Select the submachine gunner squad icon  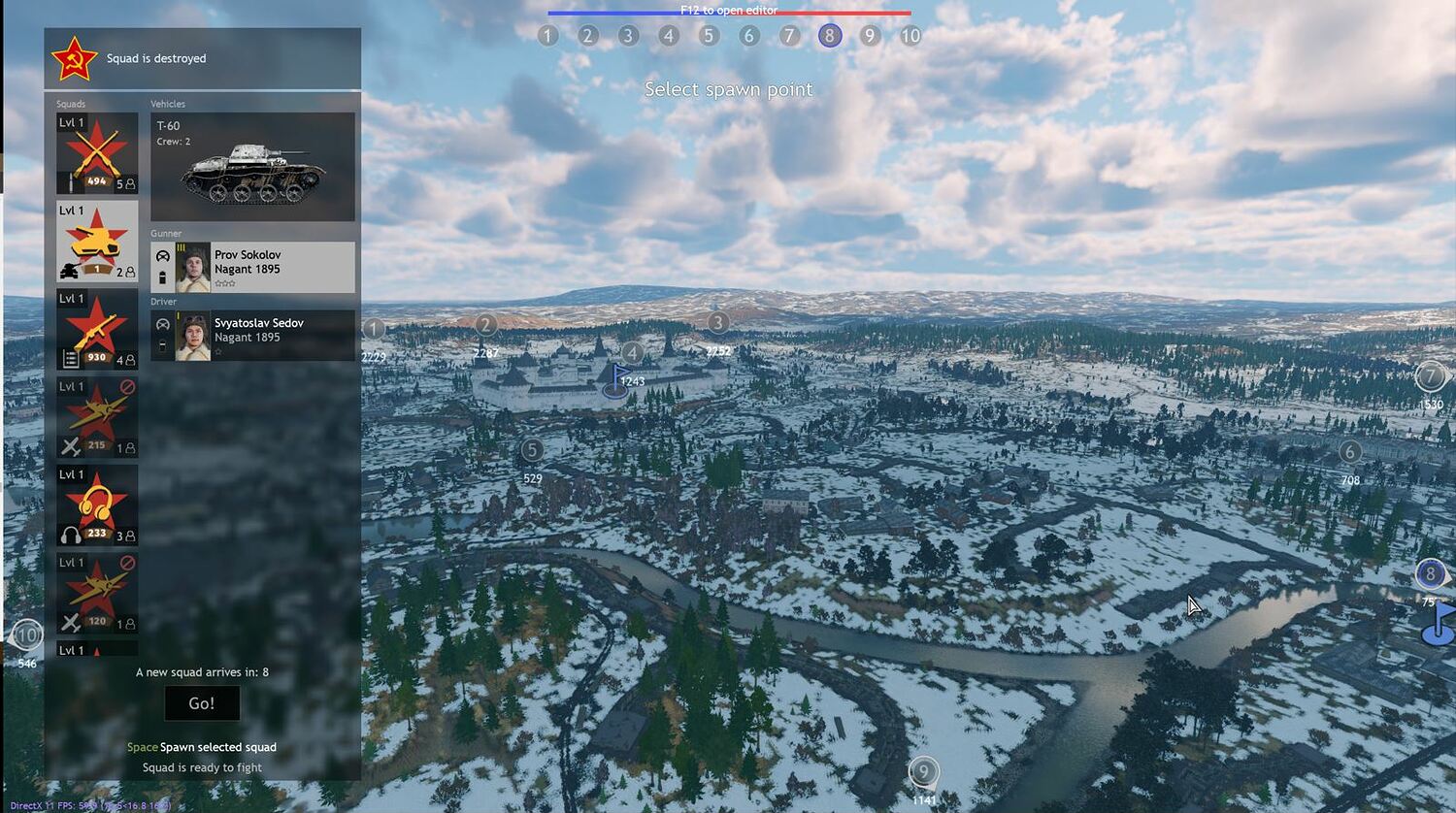(97, 330)
